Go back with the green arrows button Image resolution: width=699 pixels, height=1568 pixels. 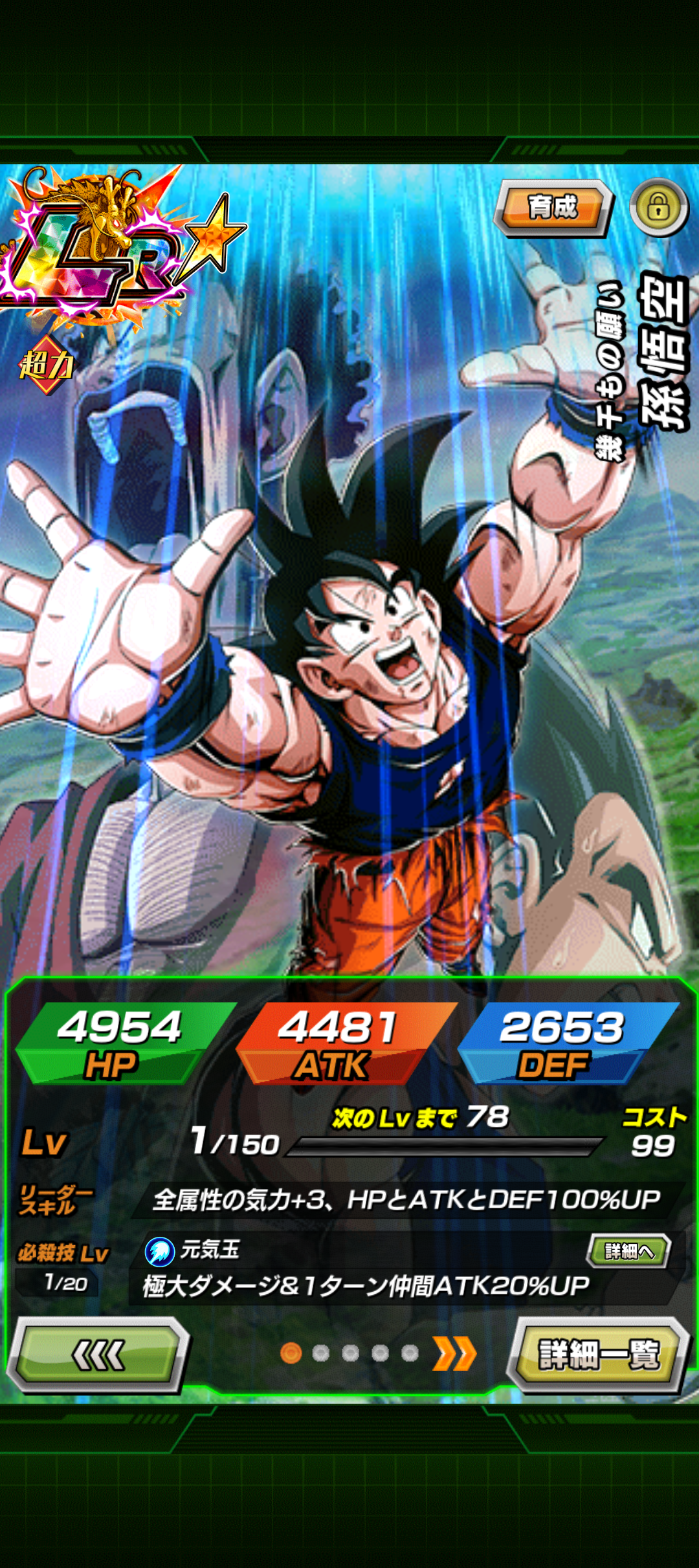click(x=98, y=1354)
